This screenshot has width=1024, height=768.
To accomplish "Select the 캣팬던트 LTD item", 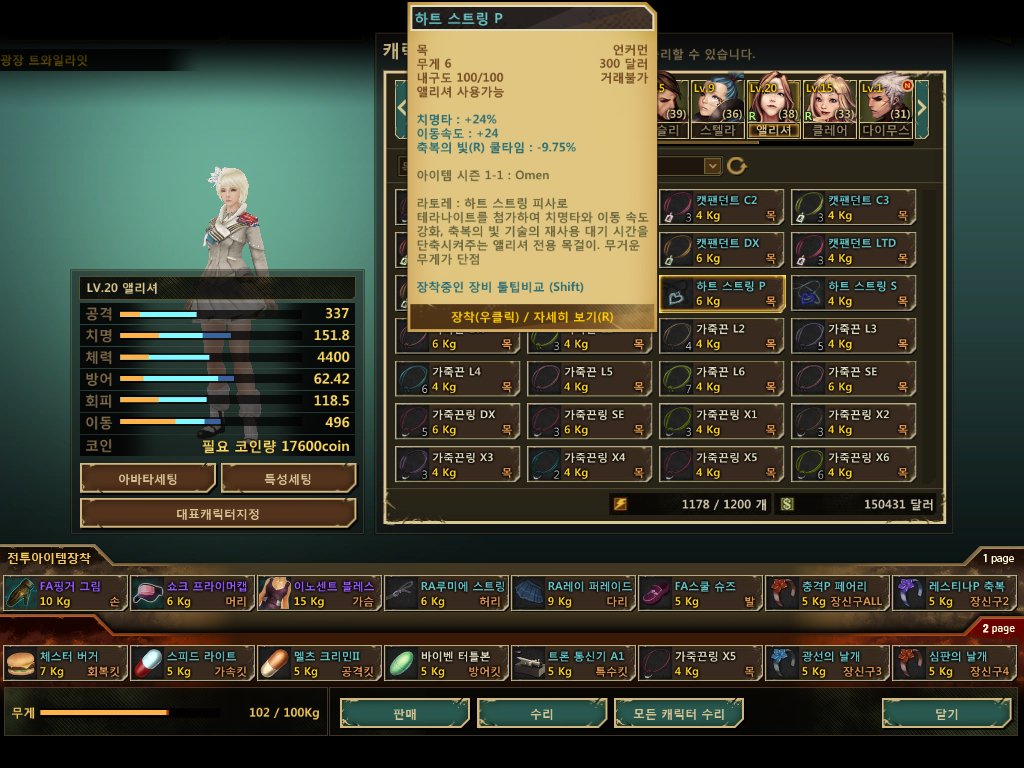I will (x=853, y=250).
